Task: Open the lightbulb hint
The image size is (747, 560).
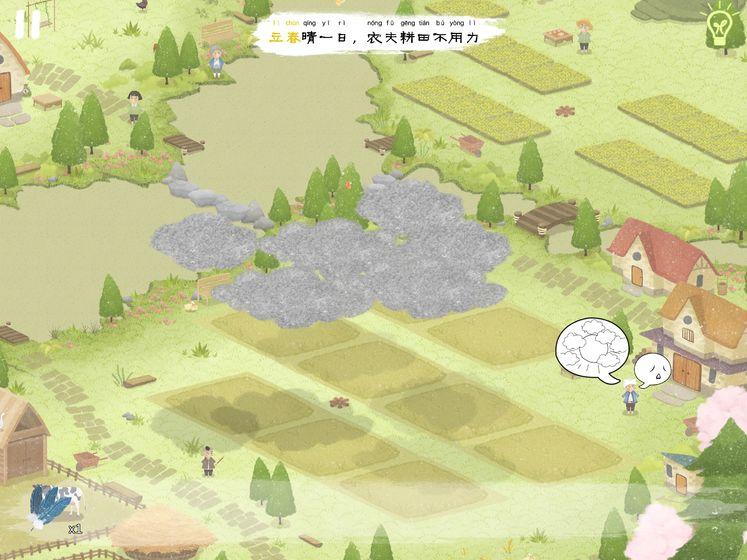Action: pos(719,27)
